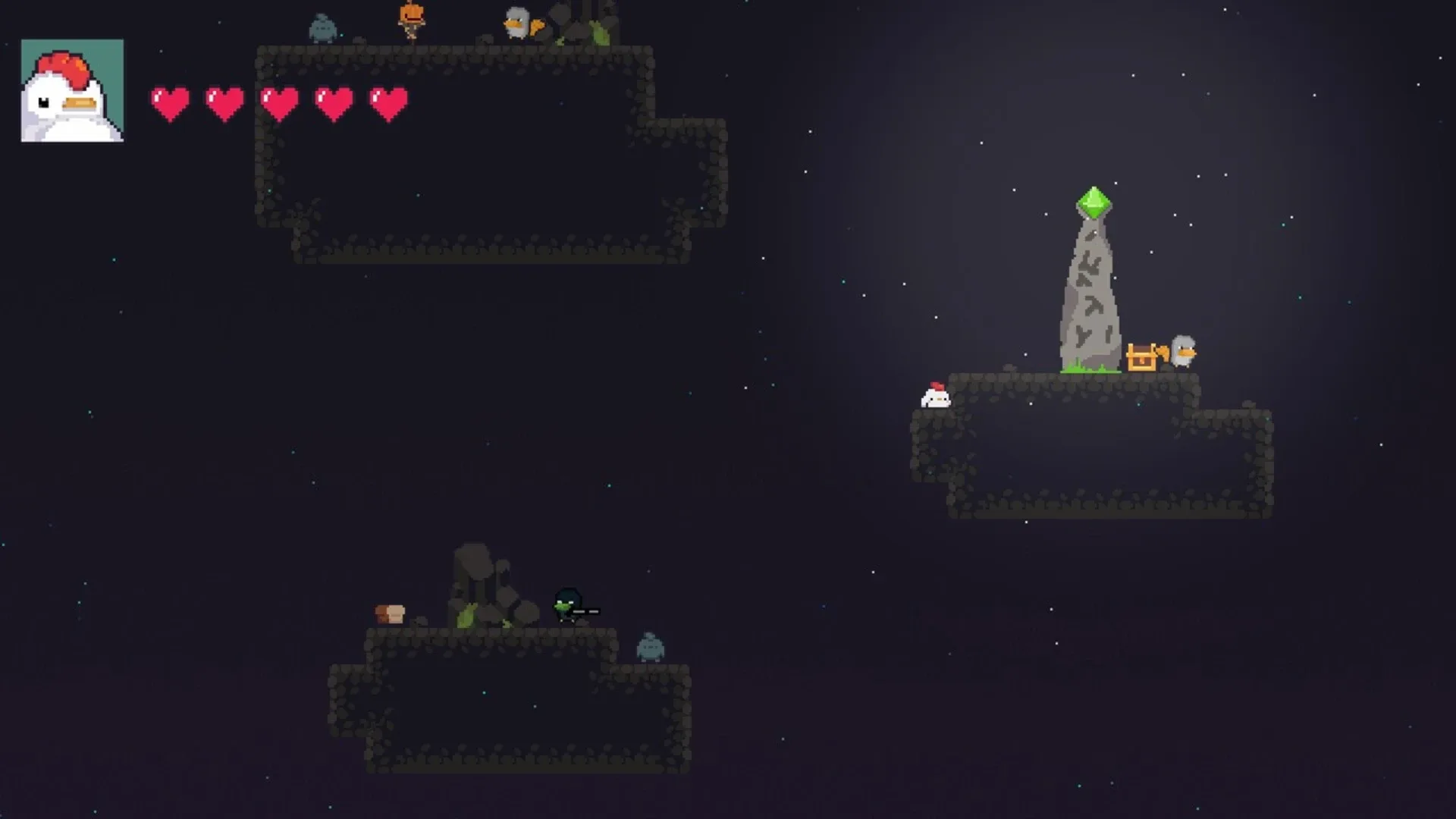Select the green gem atop the stone pillar
Screen dimensions: 1456x819
1094,202
